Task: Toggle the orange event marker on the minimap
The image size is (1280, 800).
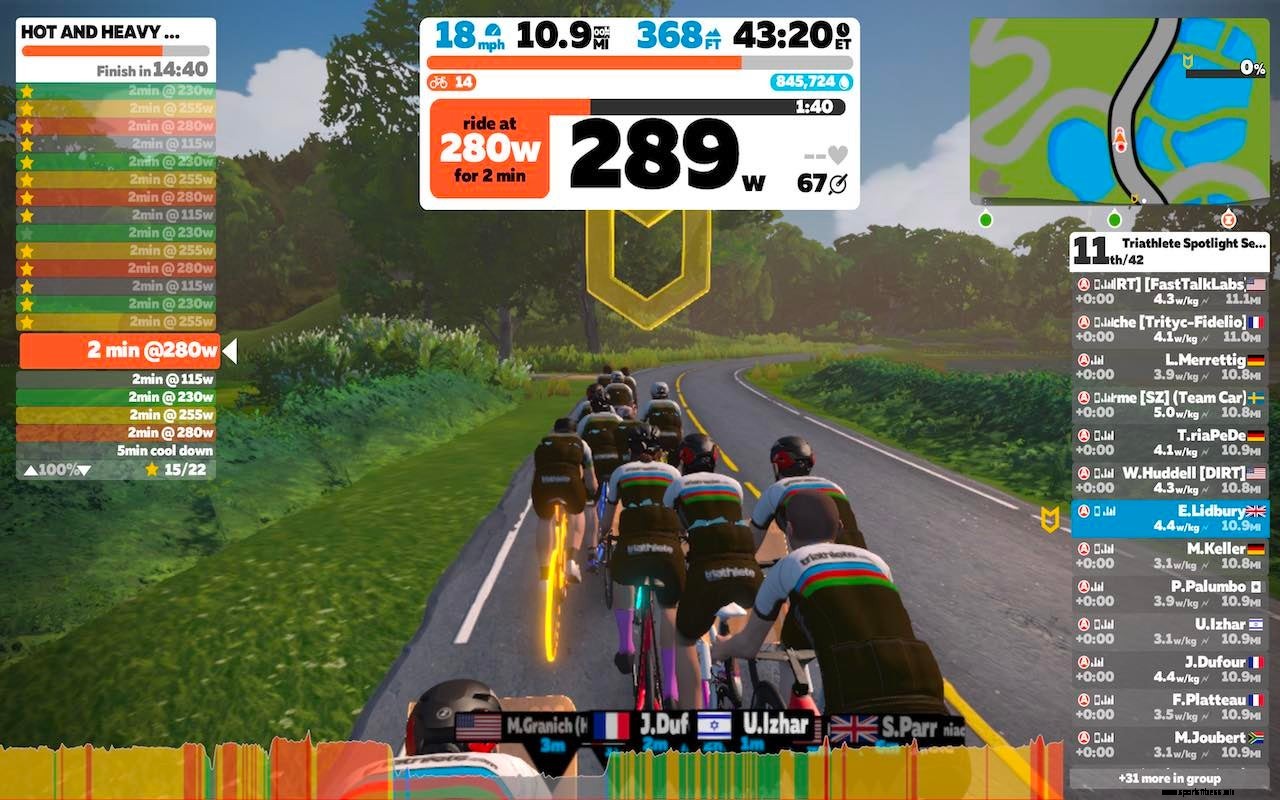Action: 1227,218
